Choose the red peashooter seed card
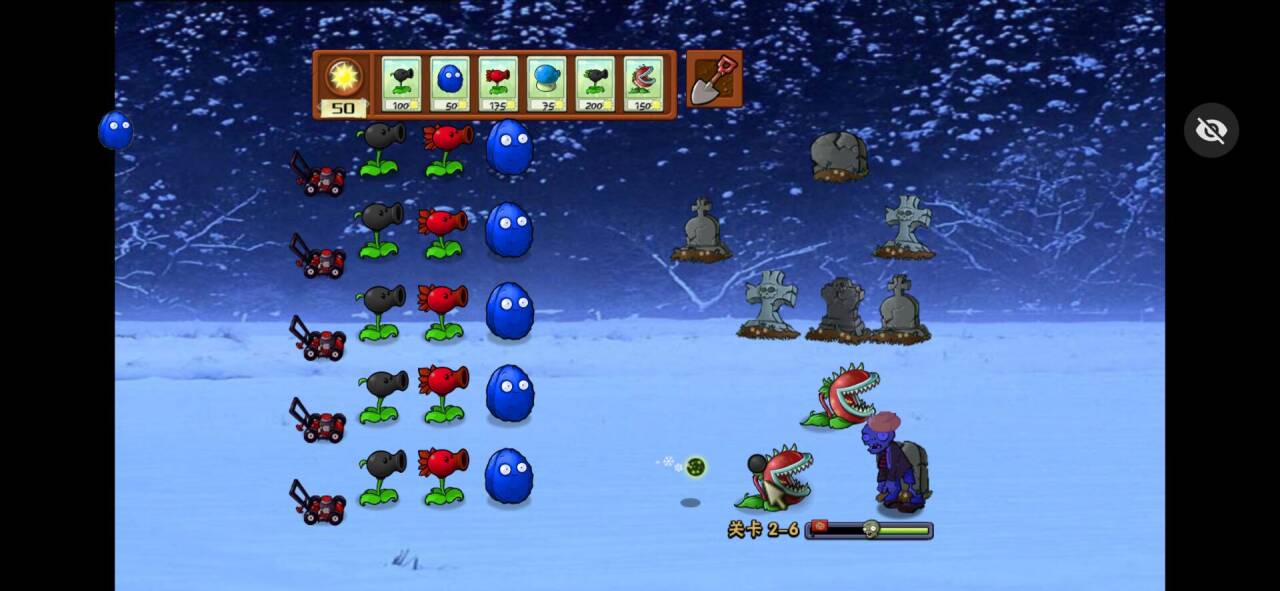This screenshot has width=1280, height=591. point(498,84)
